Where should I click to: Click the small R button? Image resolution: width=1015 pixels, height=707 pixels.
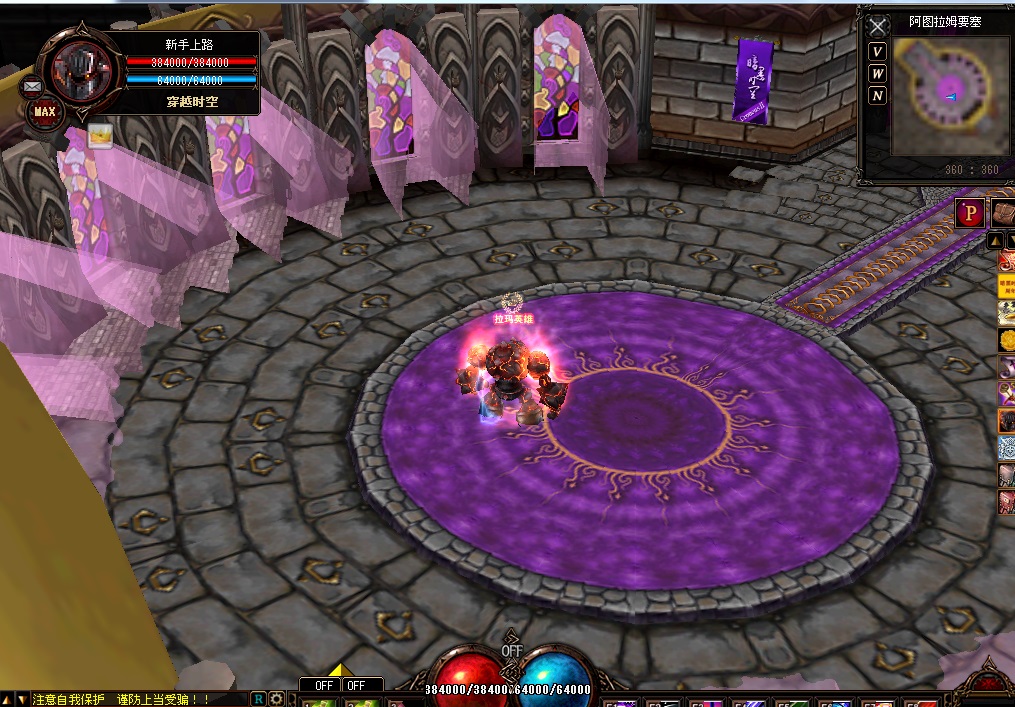[258, 699]
